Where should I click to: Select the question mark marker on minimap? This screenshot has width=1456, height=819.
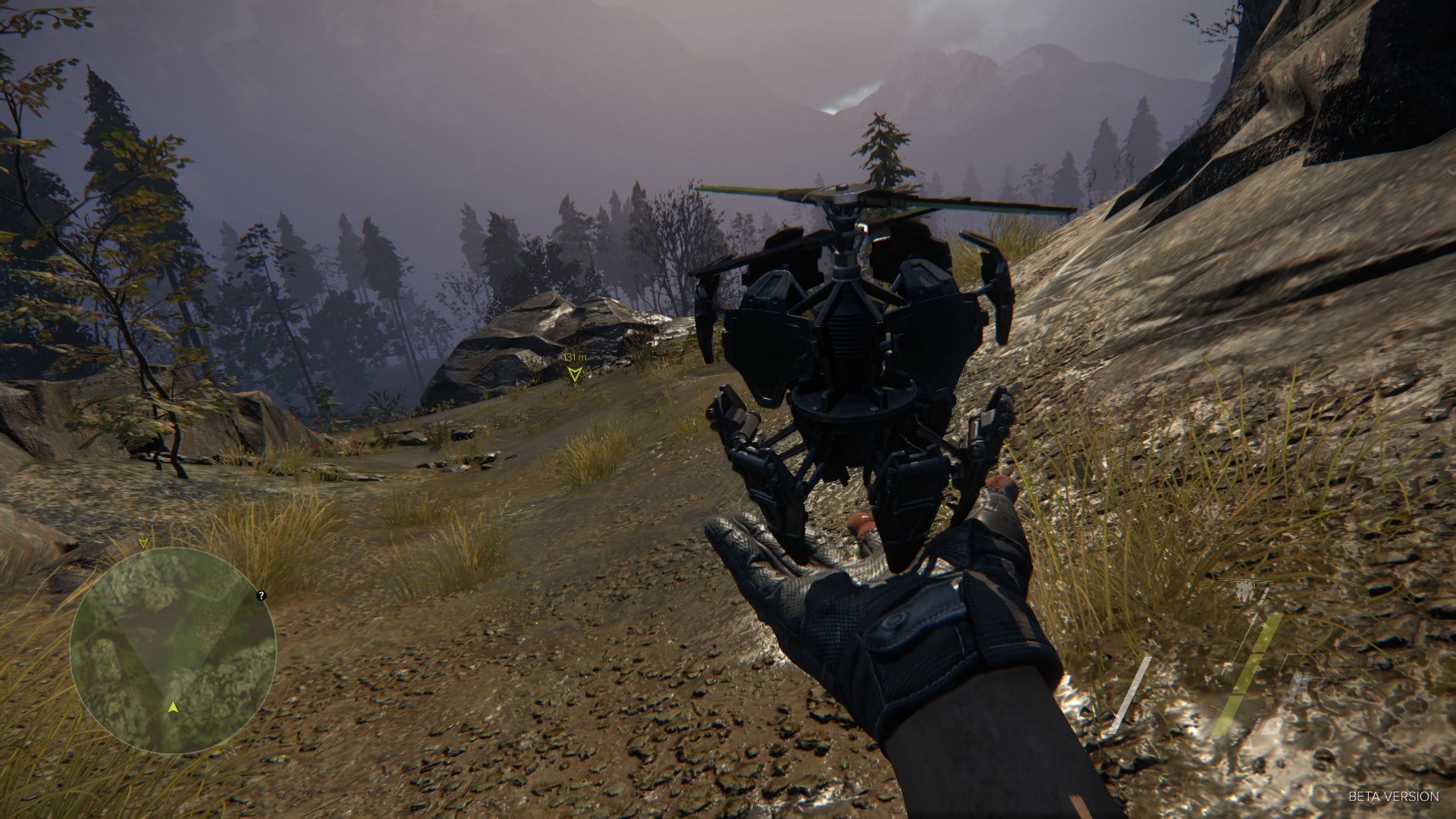[262, 595]
